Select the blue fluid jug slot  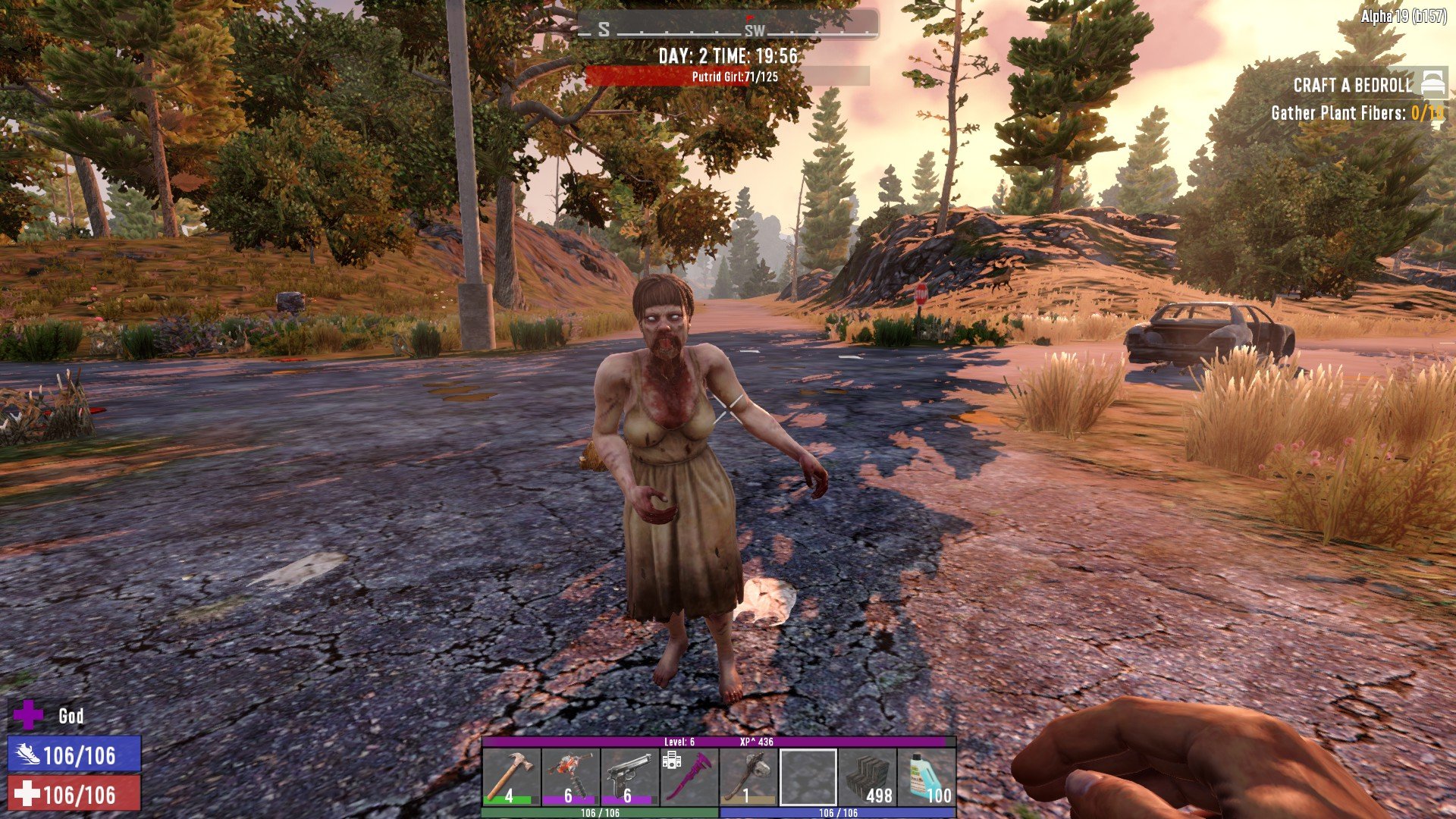[x=927, y=777]
